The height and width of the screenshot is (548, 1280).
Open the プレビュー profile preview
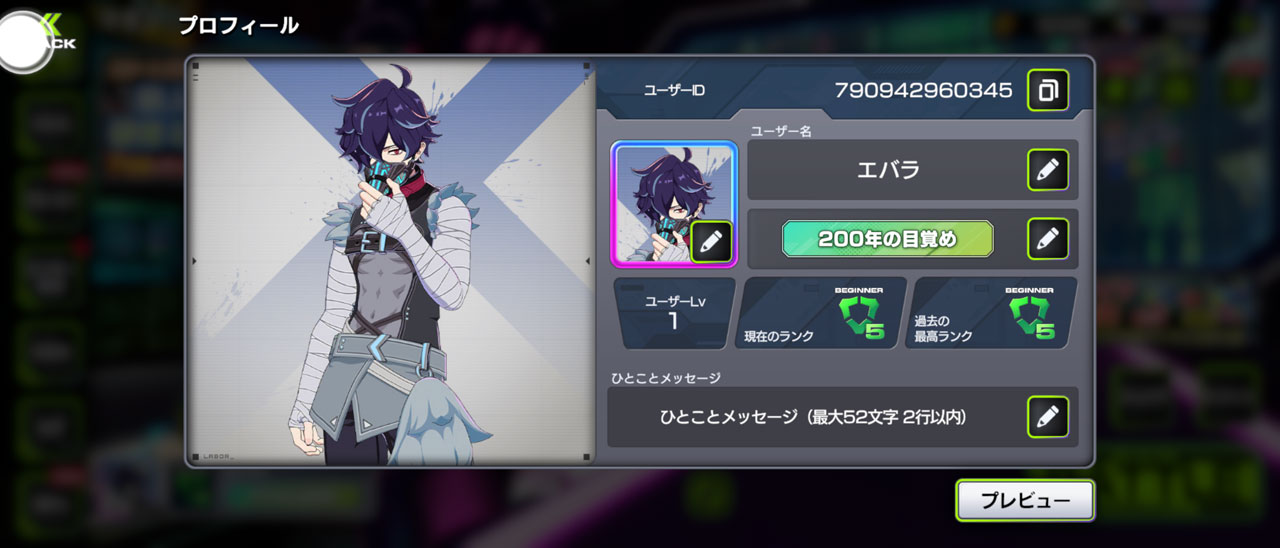coord(1024,501)
